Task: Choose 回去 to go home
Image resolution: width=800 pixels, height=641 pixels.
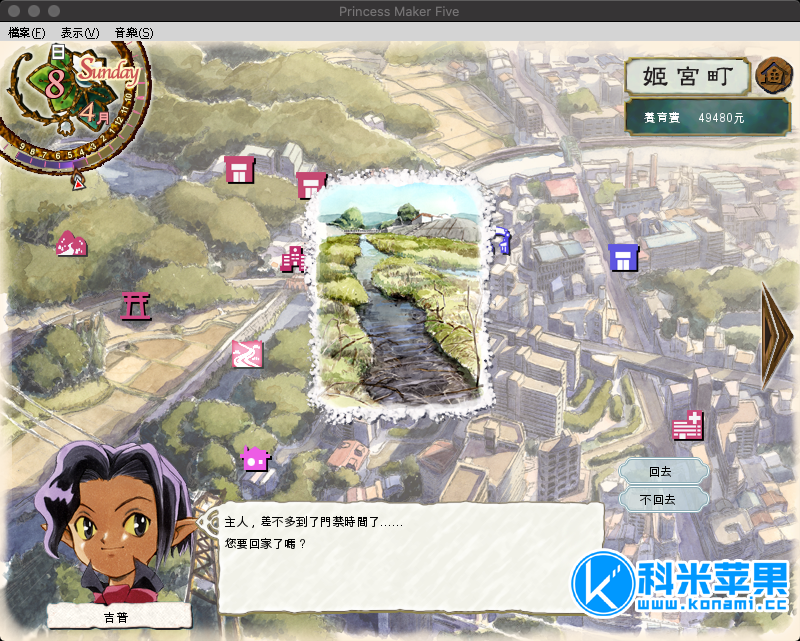Action: click(x=662, y=472)
